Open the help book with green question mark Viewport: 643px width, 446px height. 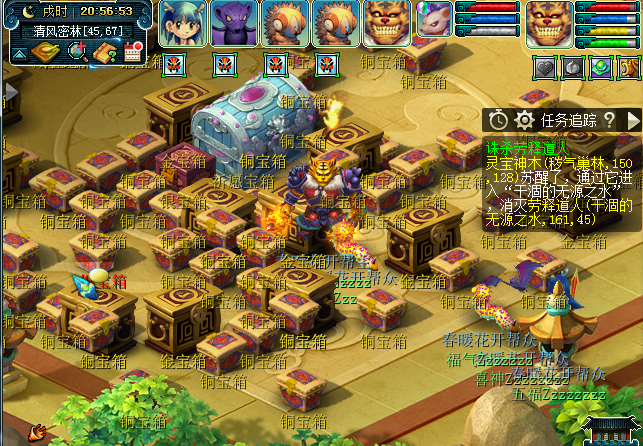pyautogui.click(x=105, y=51)
